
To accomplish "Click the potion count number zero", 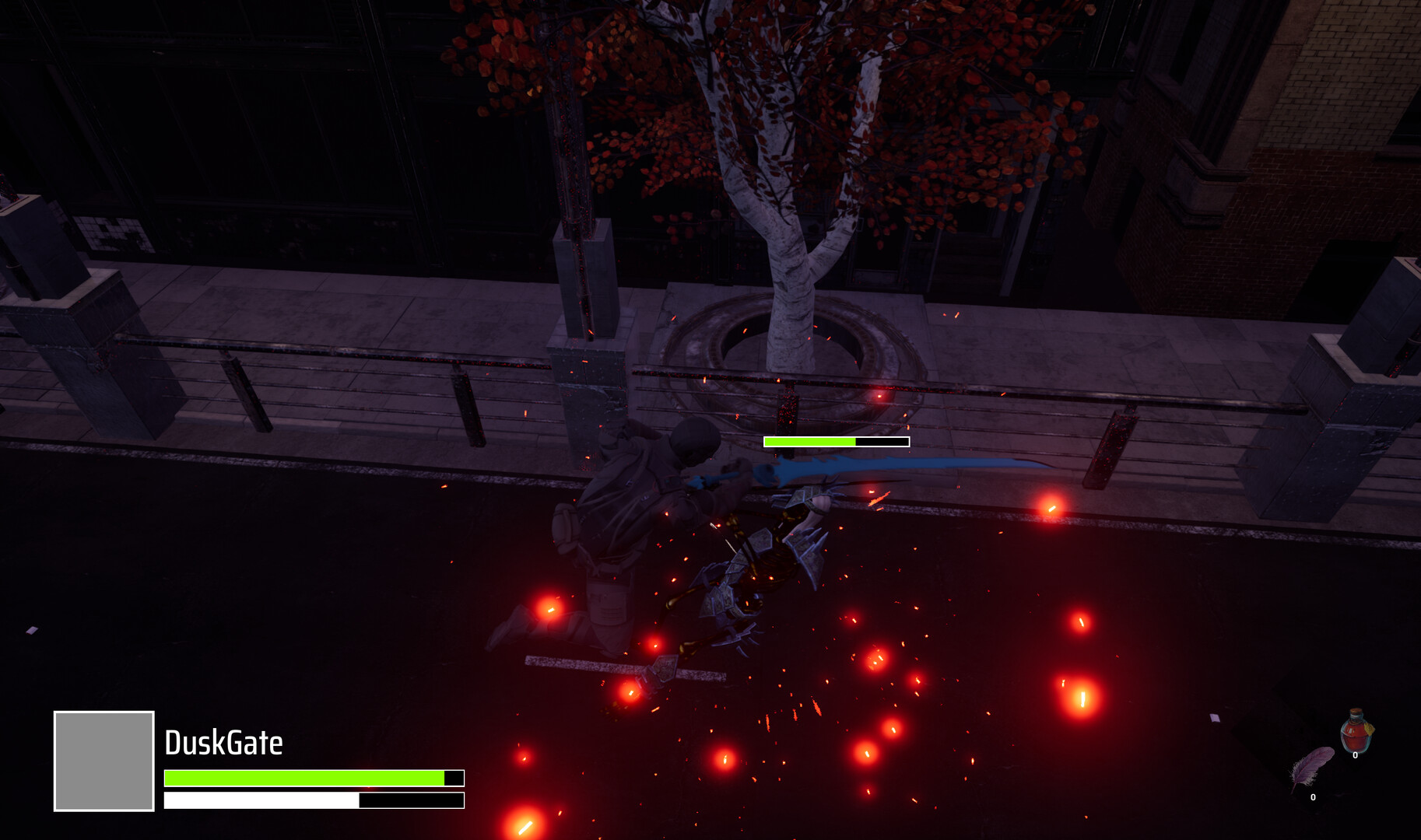I will (1356, 755).
